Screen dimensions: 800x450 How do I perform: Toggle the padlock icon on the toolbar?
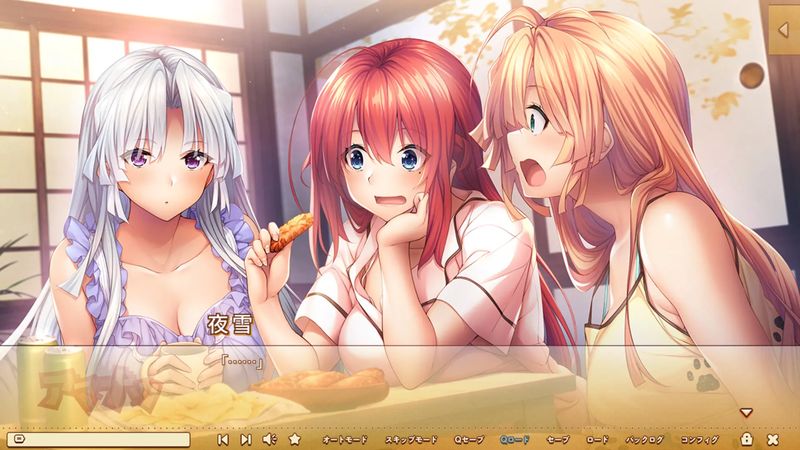pos(747,439)
